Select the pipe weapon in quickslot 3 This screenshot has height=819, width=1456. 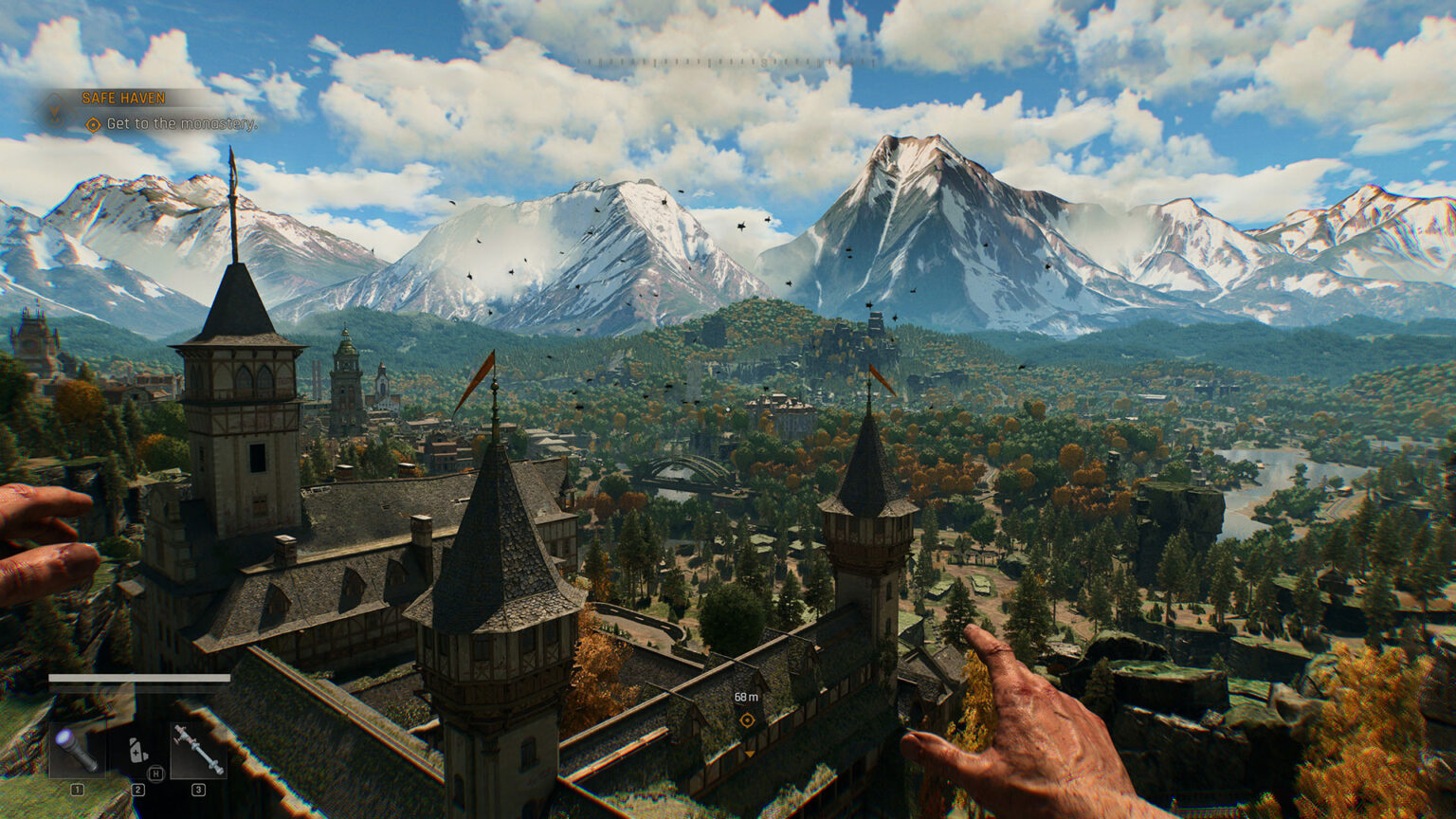tap(196, 748)
